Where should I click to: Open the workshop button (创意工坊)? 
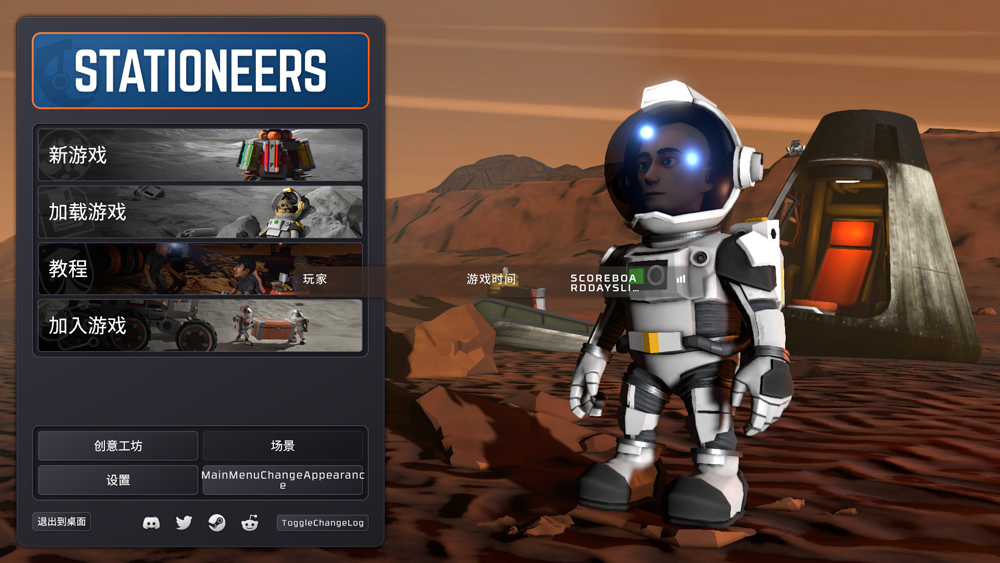118,446
